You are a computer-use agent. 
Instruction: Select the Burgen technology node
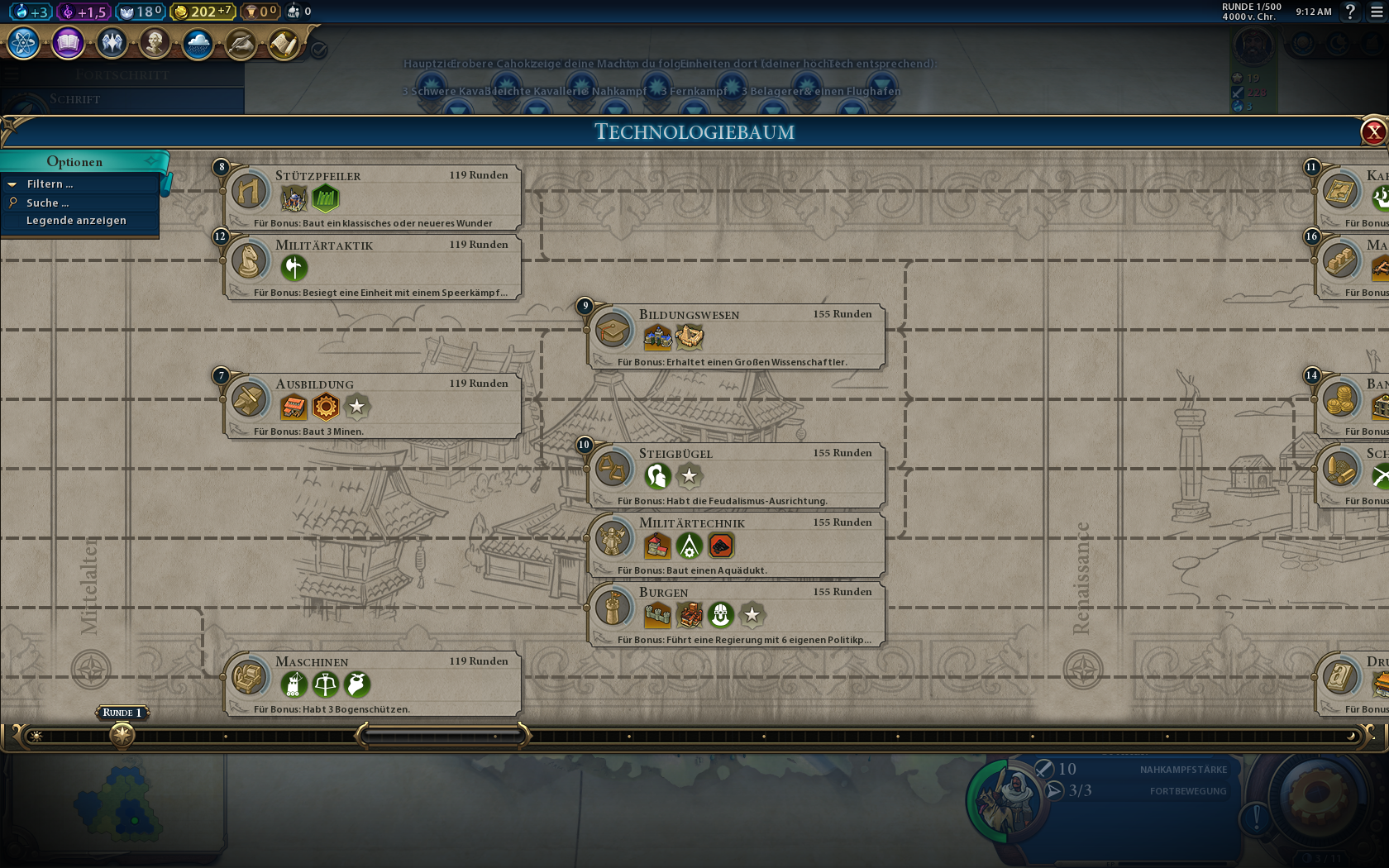pyautogui.click(x=737, y=613)
